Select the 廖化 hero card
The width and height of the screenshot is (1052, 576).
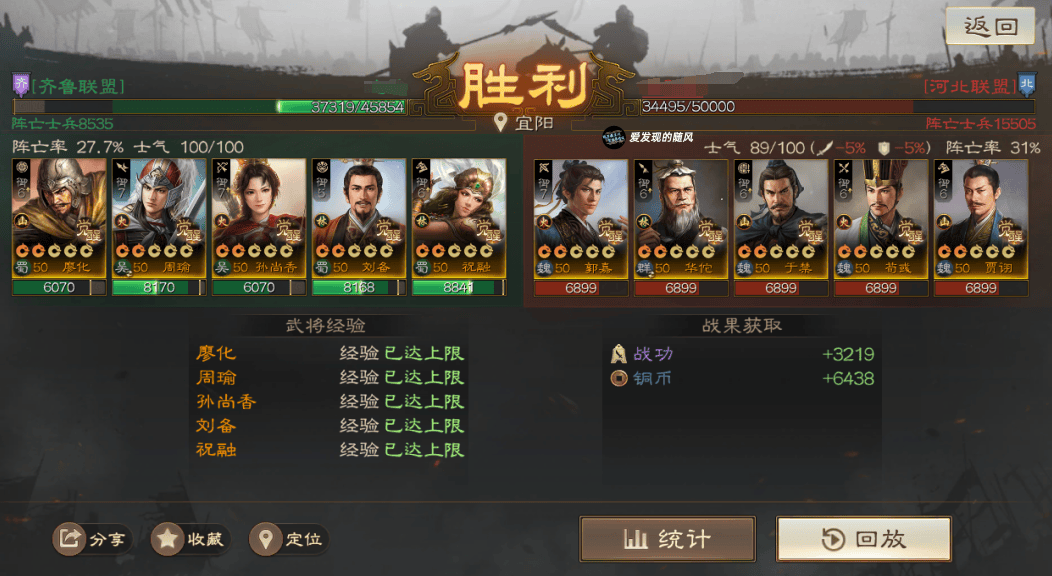tap(59, 218)
